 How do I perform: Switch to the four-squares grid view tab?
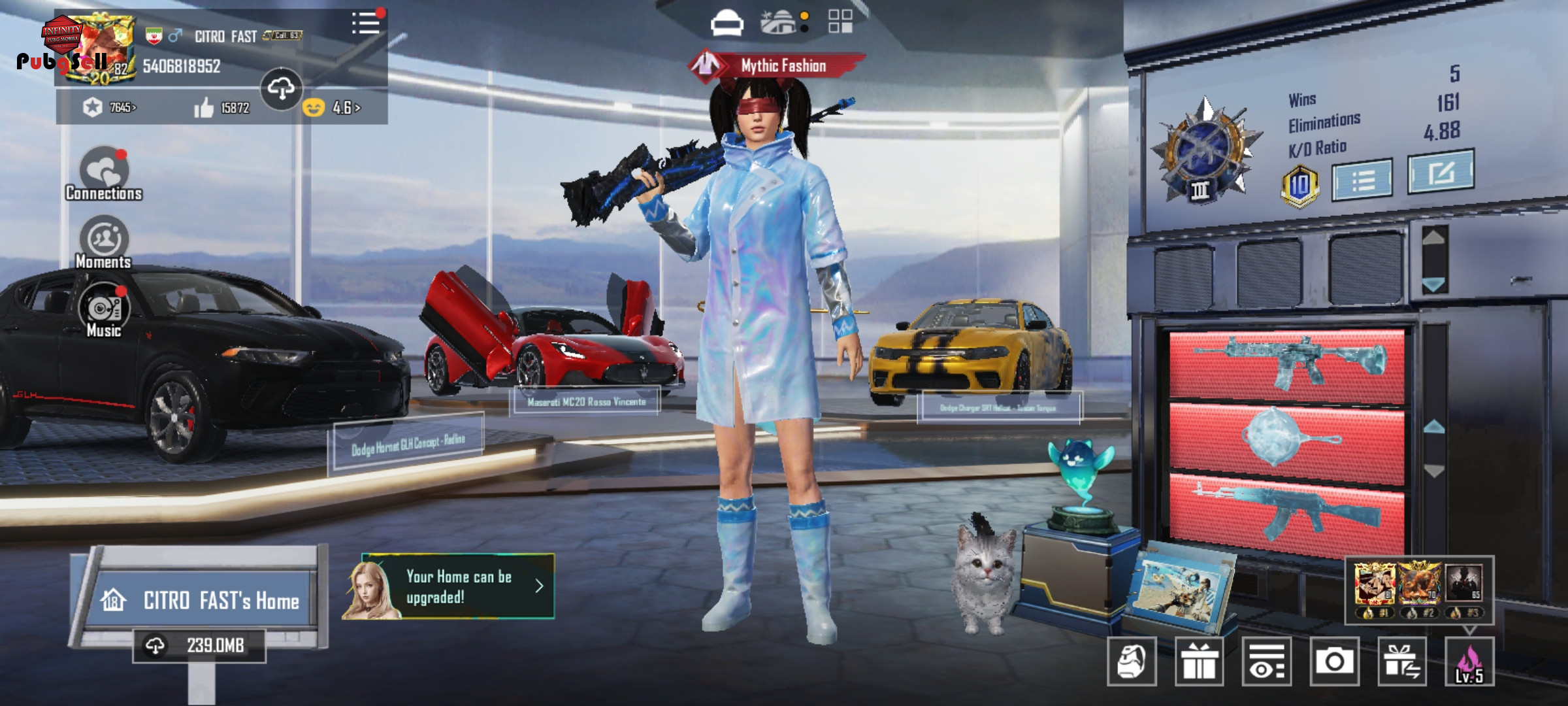tap(840, 22)
